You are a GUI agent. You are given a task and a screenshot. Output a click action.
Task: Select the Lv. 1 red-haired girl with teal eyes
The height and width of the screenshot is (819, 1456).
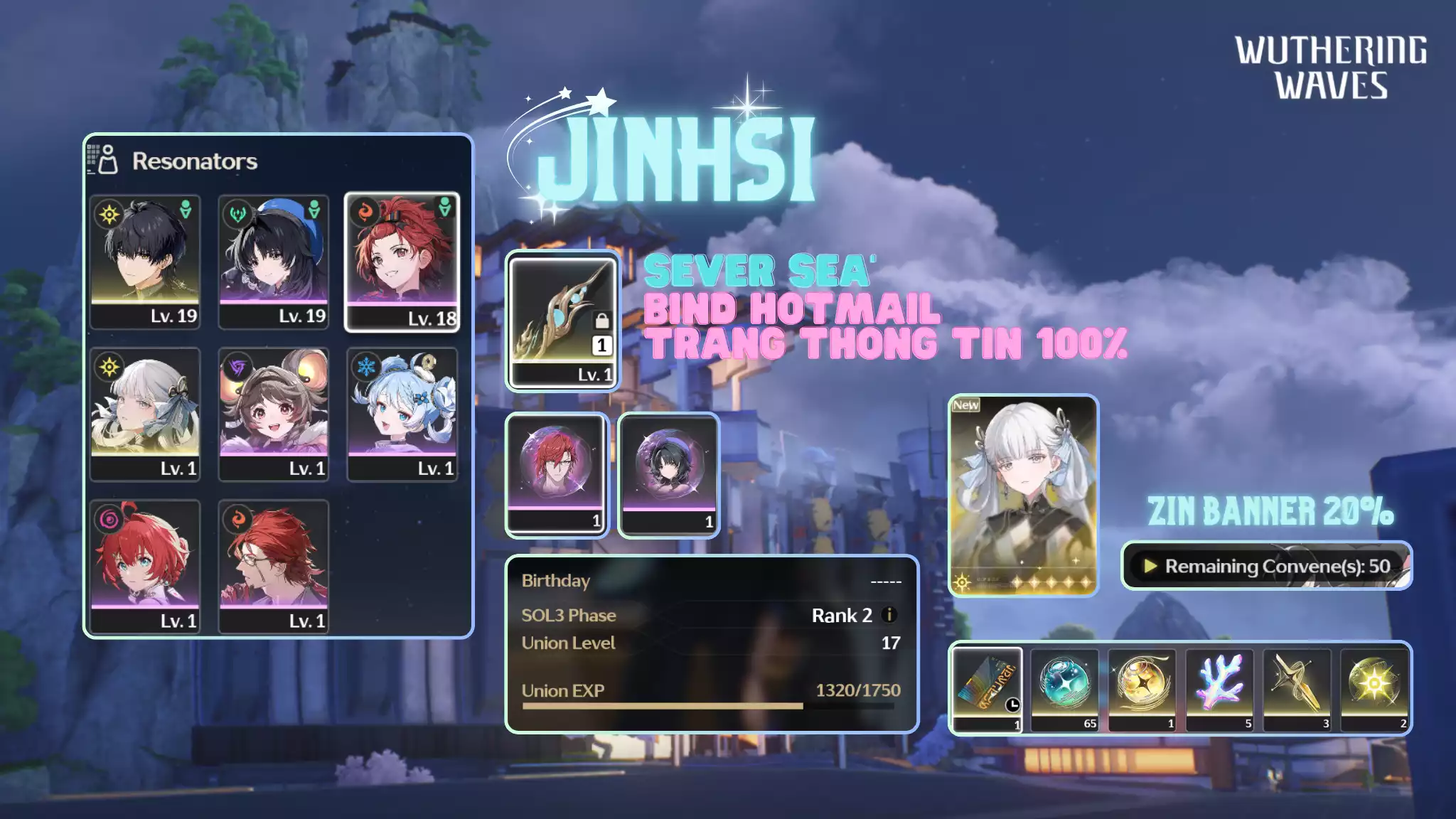pos(145,566)
